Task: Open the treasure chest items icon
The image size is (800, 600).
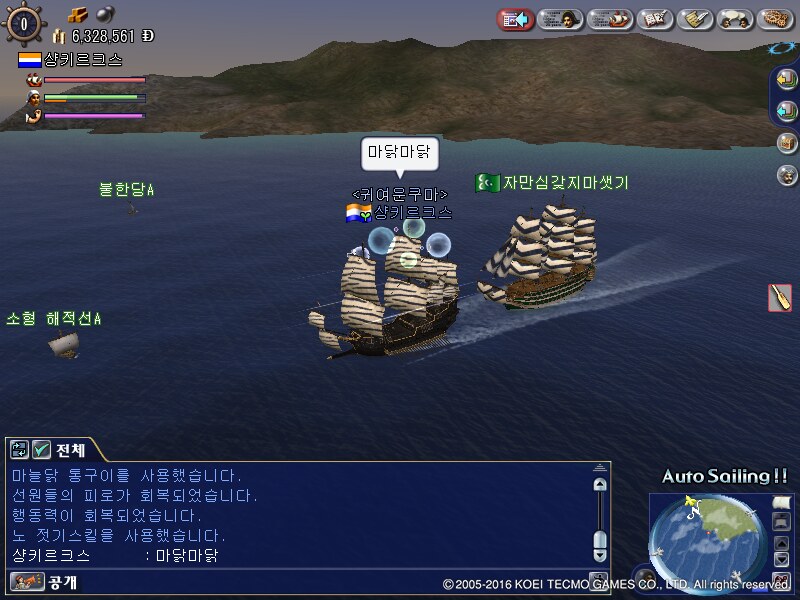Action: [787, 143]
